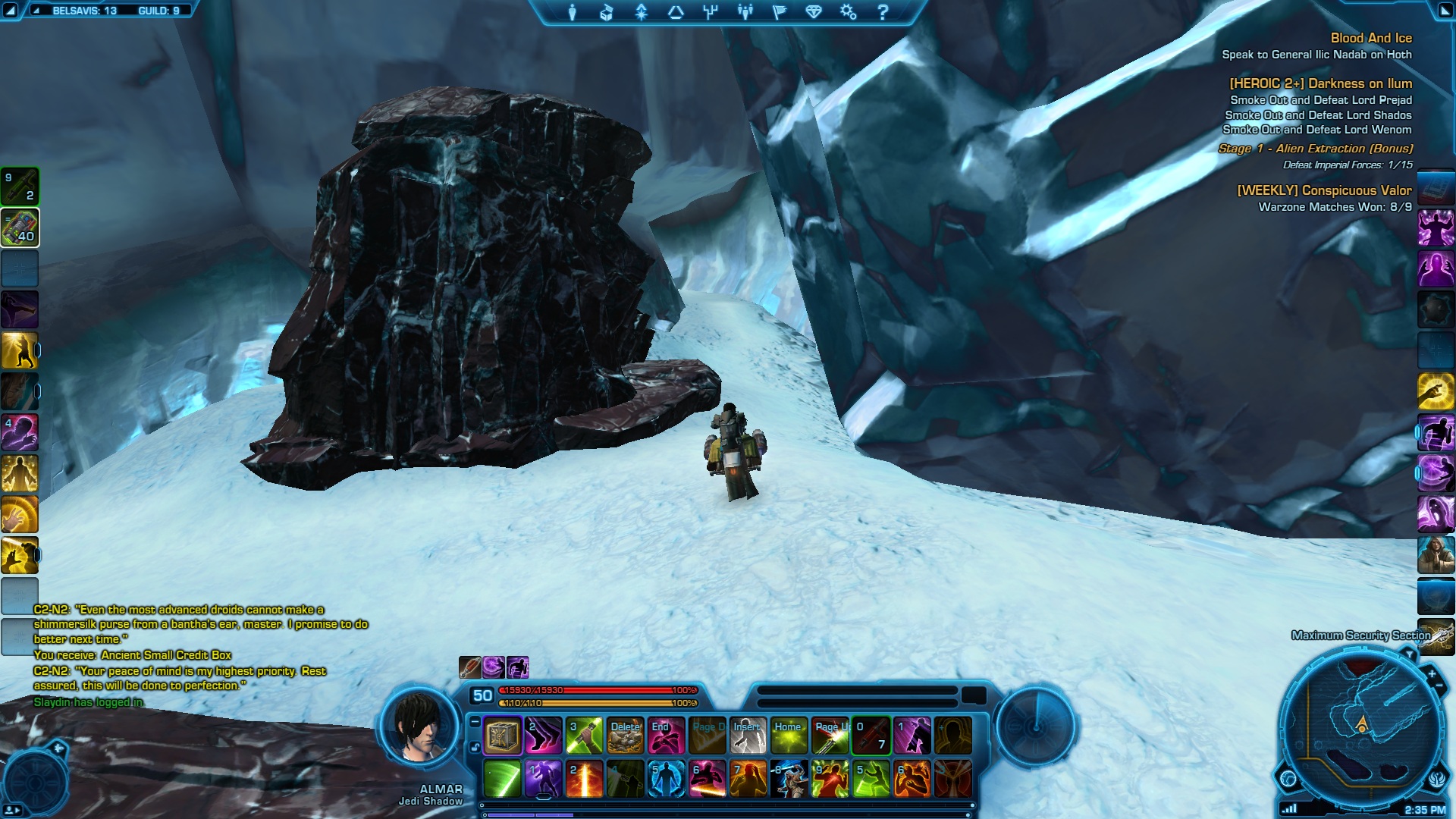Click the minimap zoom-out minus button

(x=1439, y=687)
